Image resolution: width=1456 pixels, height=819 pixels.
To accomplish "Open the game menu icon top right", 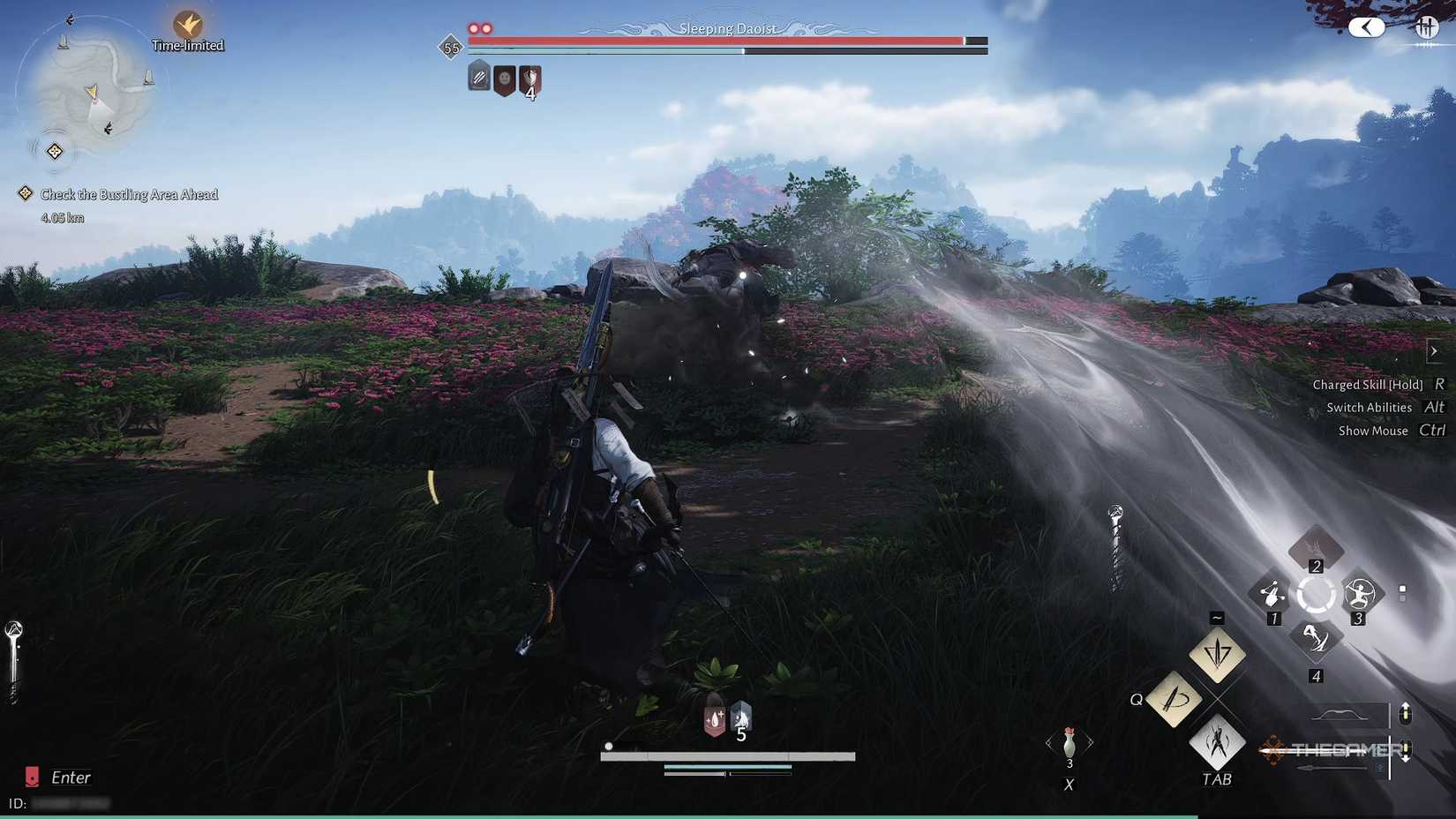I will click(1428, 26).
